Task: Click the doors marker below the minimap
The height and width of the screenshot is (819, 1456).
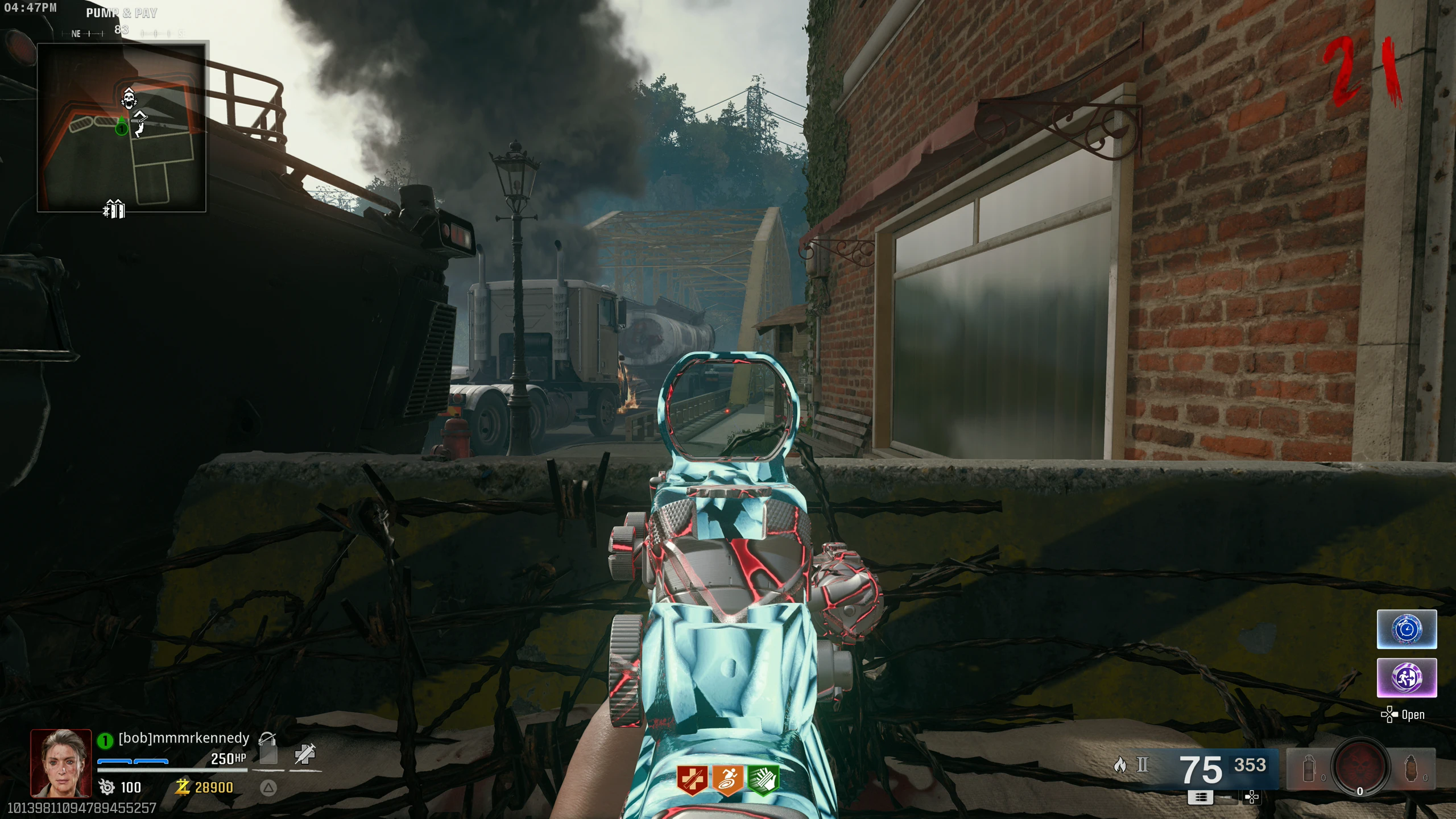Action: point(114,209)
